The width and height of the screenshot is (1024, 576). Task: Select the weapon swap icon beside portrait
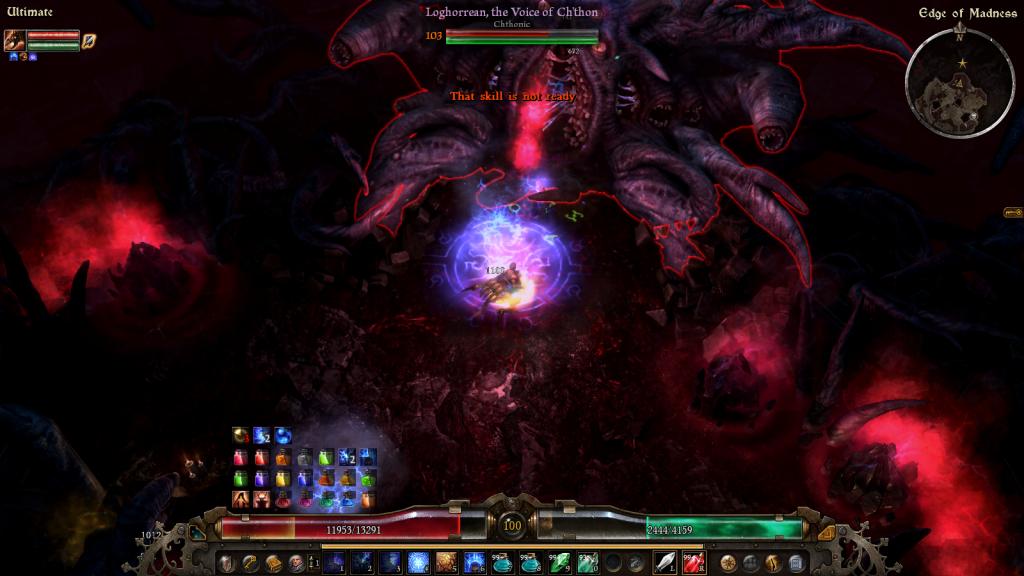(89, 41)
